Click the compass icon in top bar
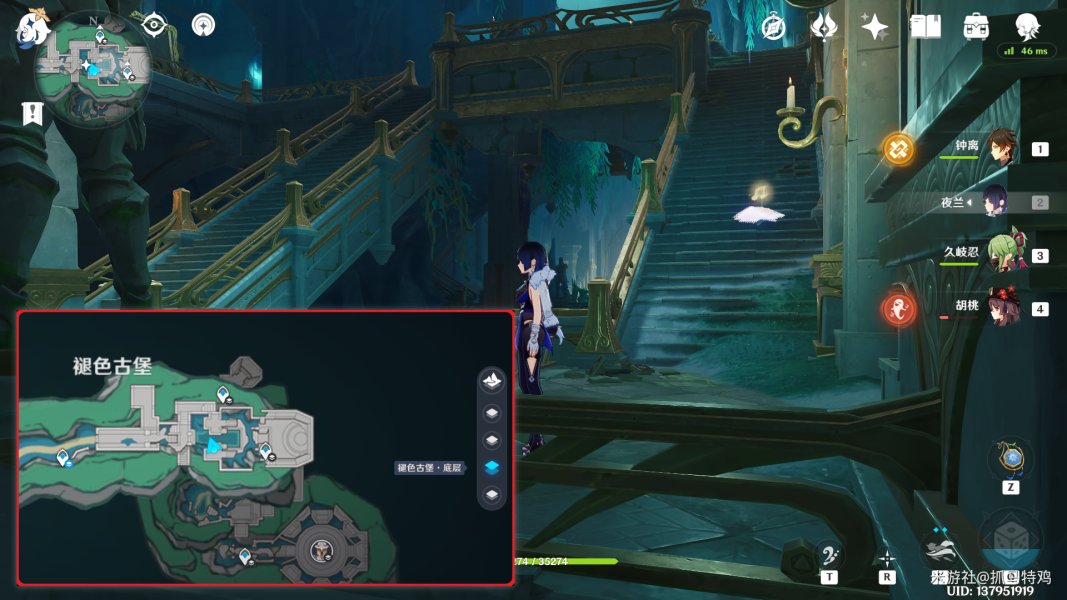The width and height of the screenshot is (1067, 600). tap(773, 27)
